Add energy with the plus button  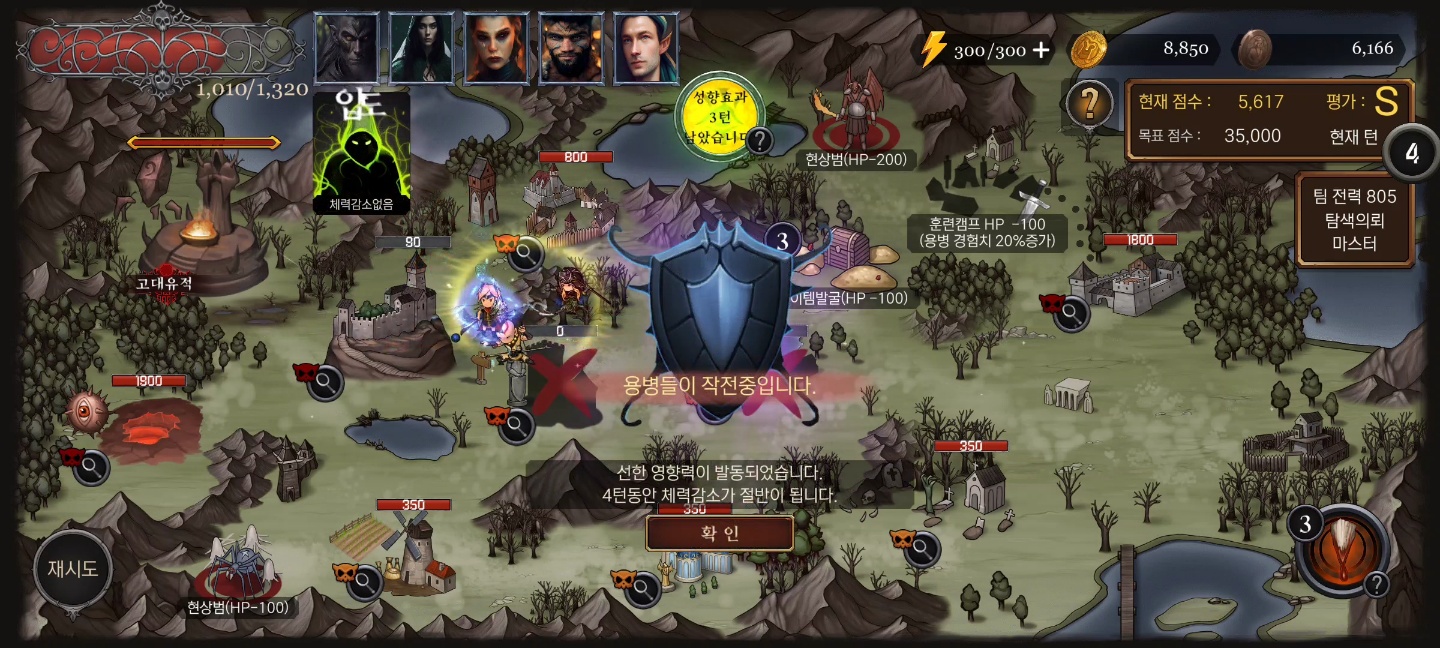pos(1042,50)
